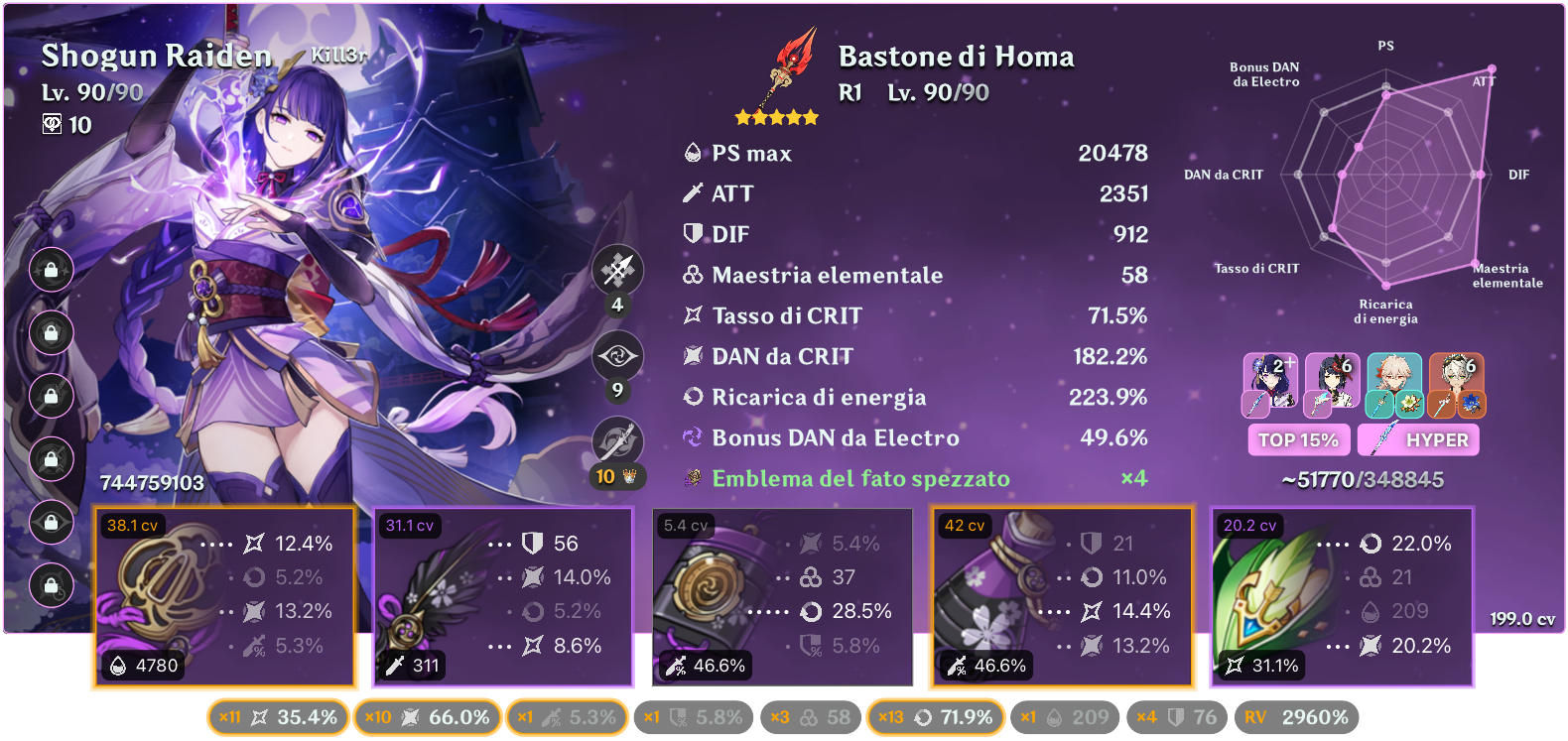Click the crowned elemental burst talent icon

tap(615, 441)
